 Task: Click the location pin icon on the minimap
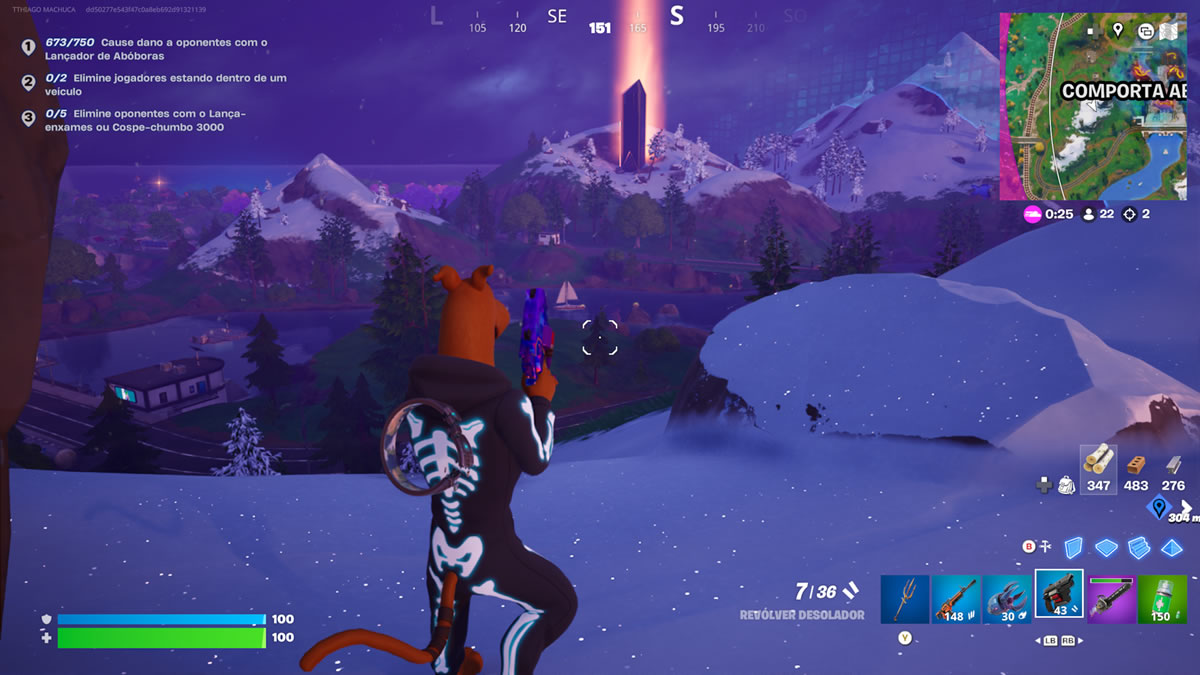[x=1118, y=31]
